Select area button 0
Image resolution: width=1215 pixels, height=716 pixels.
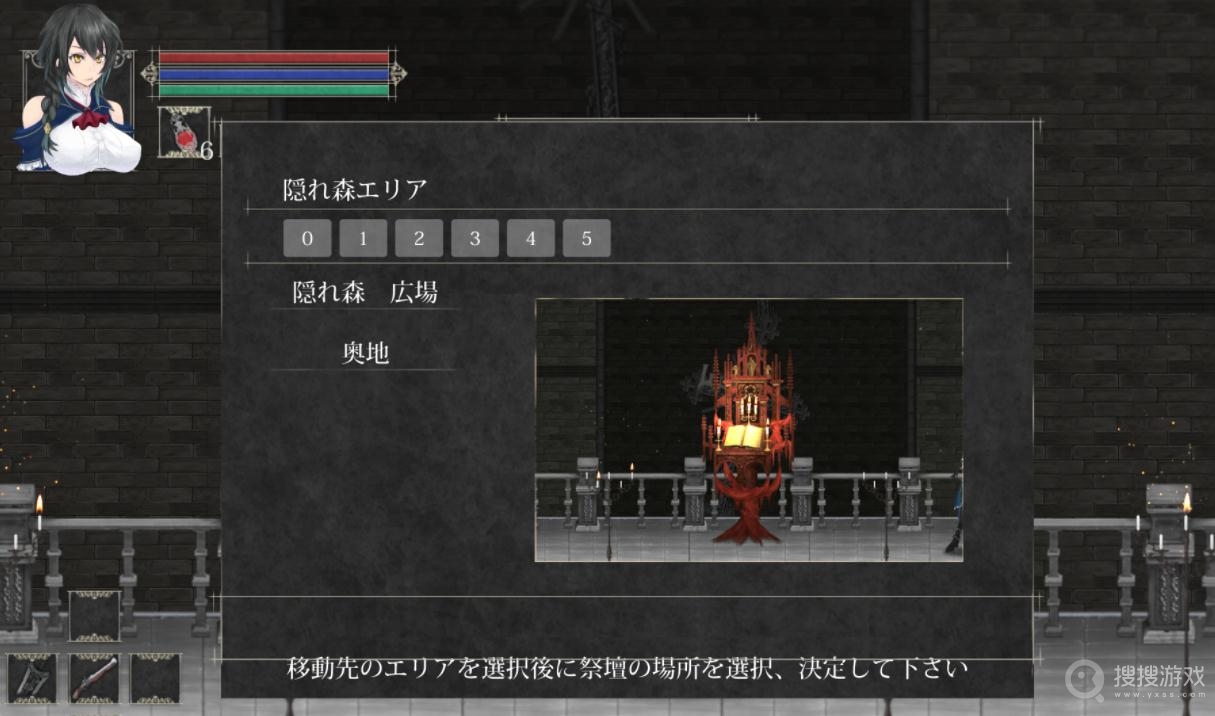(x=307, y=239)
